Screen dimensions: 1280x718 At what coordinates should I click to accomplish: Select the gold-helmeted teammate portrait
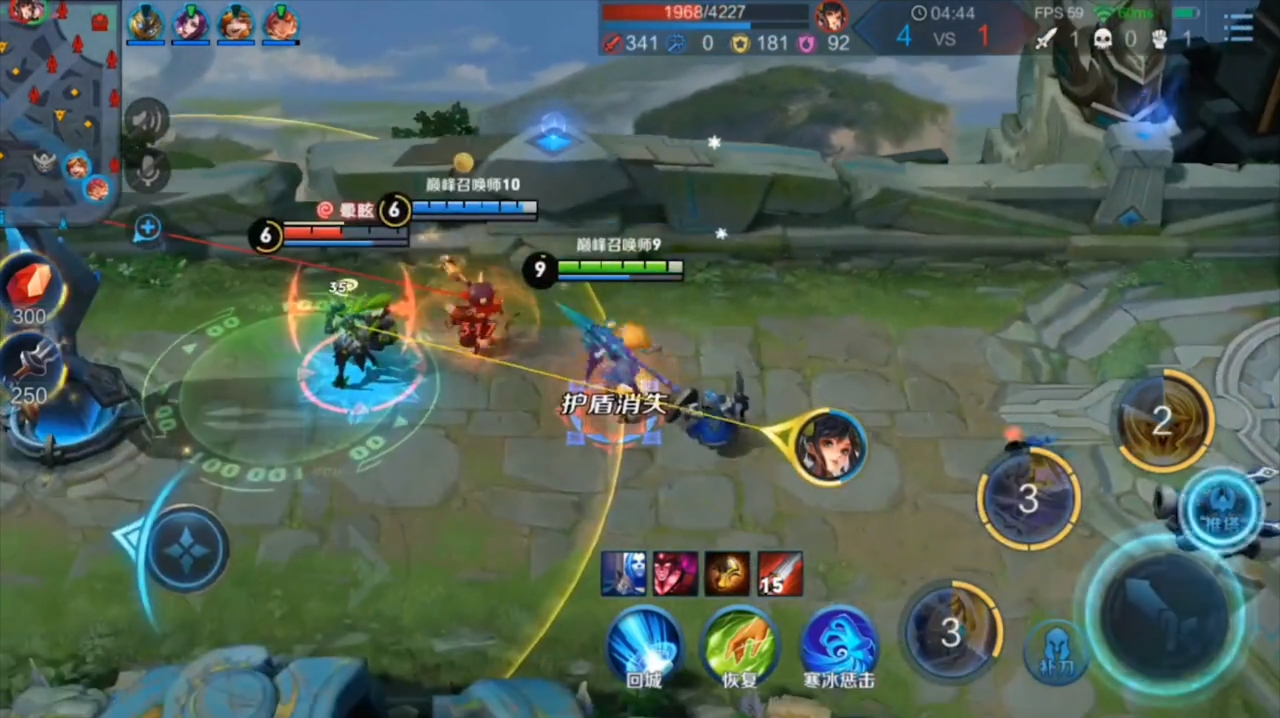point(146,22)
